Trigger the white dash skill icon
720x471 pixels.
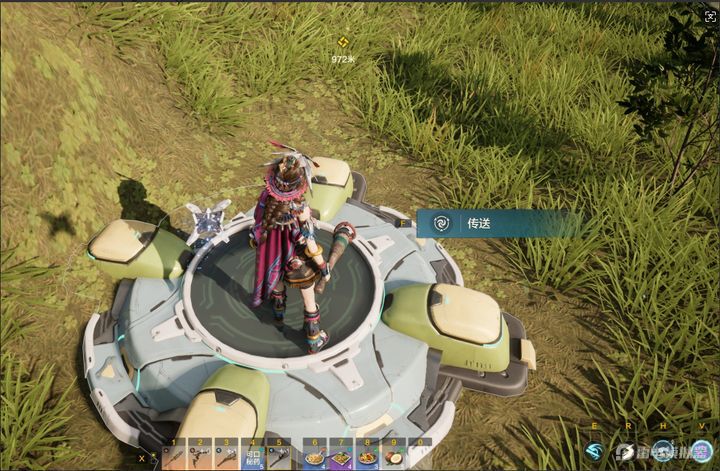click(627, 452)
